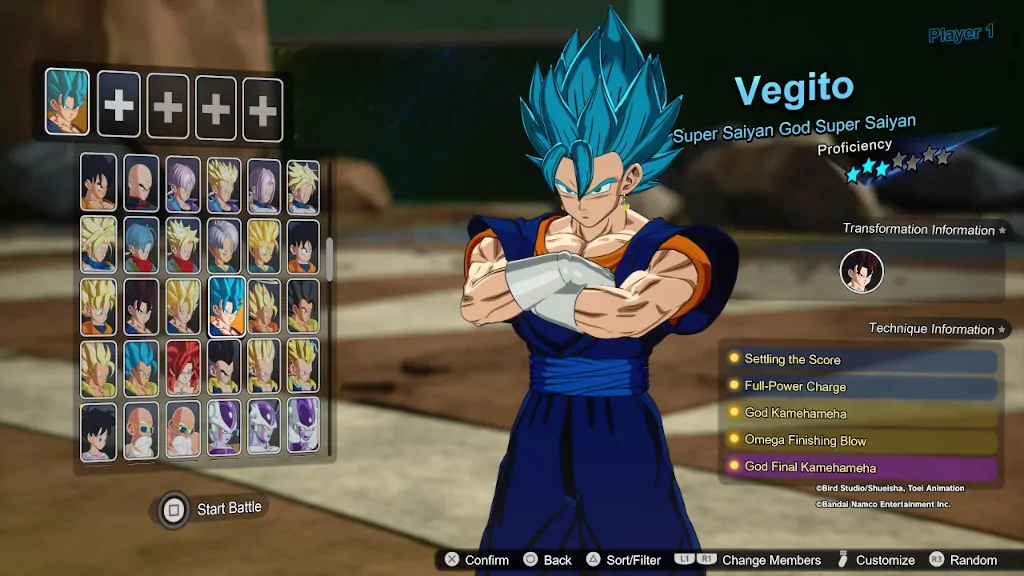1024x576 pixels.
Task: Pick the God Final Kamehameha ultimate row
Action: [x=860, y=468]
